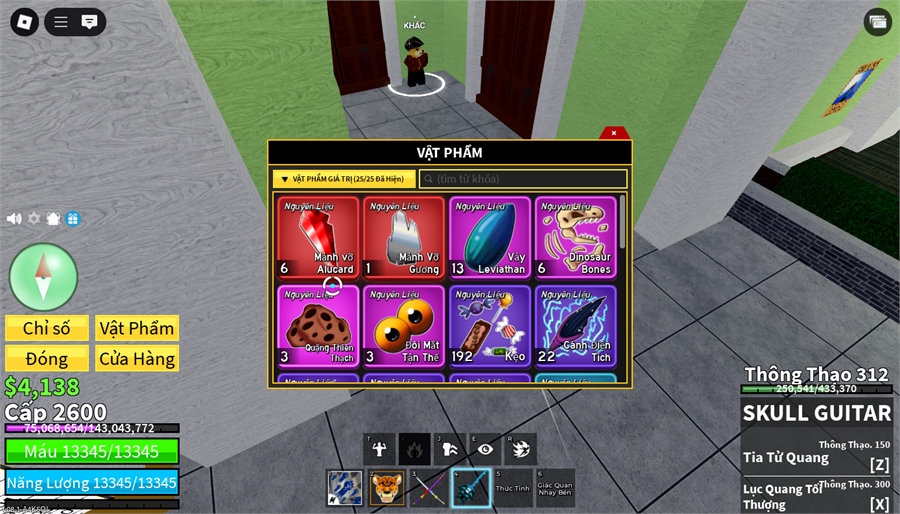The height and width of the screenshot is (514, 900).
Task: Open settings with the gear icon
Action: [x=34, y=219]
